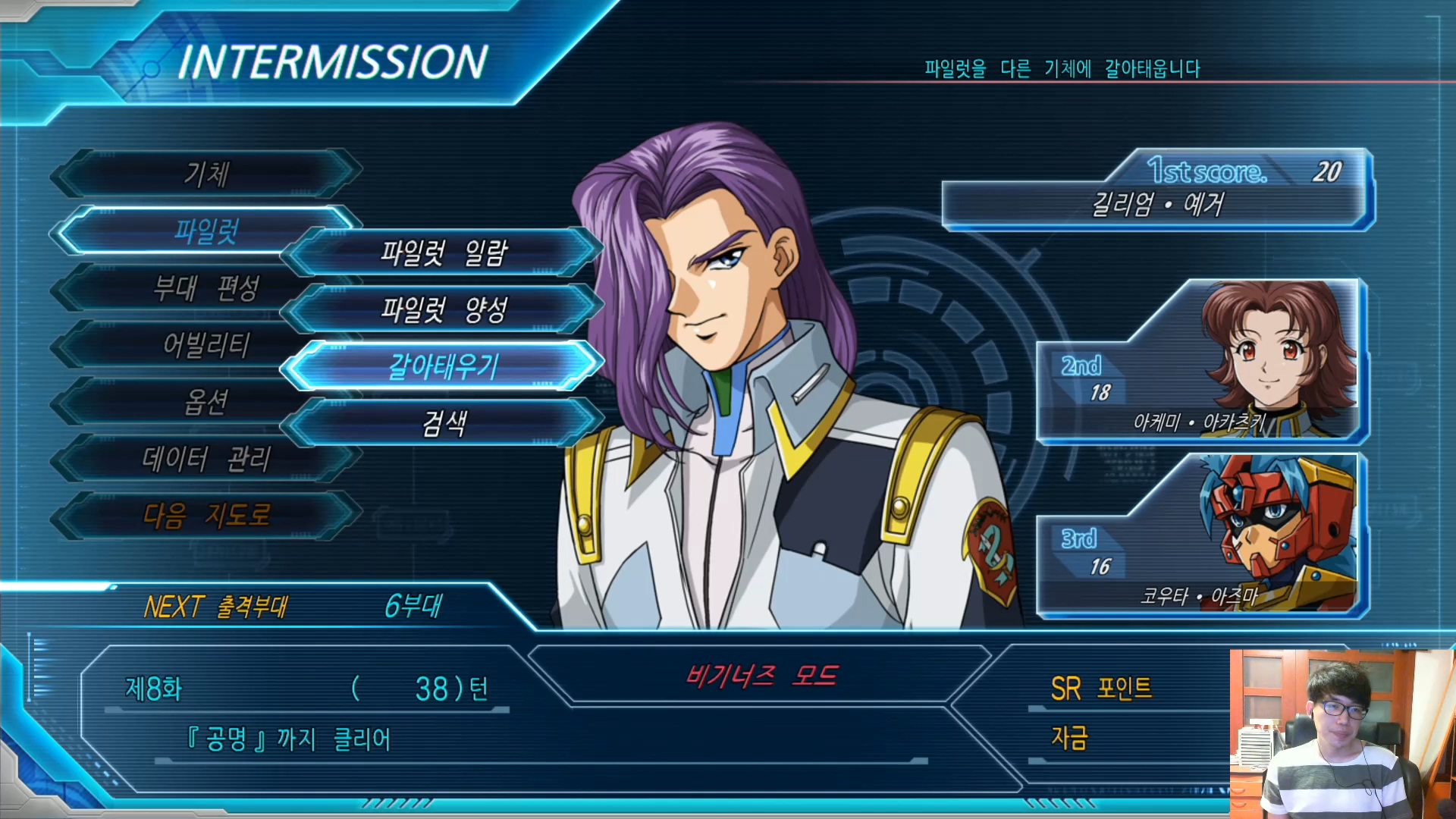1456x819 pixels.
Task: Select the 갈아태우기 pilot swap option
Action: click(x=444, y=366)
